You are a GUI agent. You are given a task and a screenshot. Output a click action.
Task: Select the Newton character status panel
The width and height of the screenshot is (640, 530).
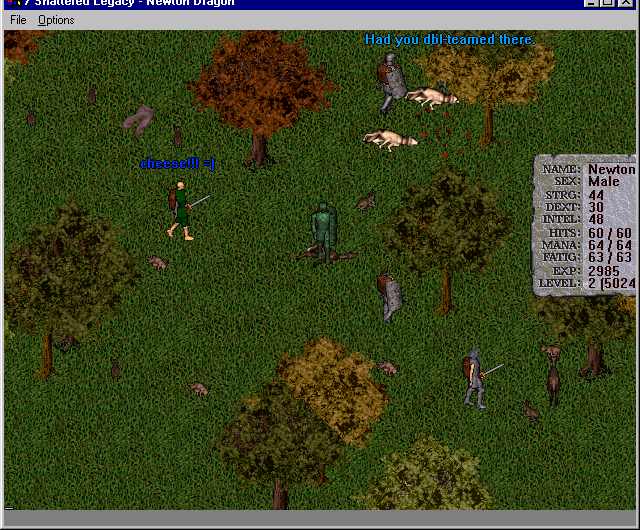[x=587, y=225]
